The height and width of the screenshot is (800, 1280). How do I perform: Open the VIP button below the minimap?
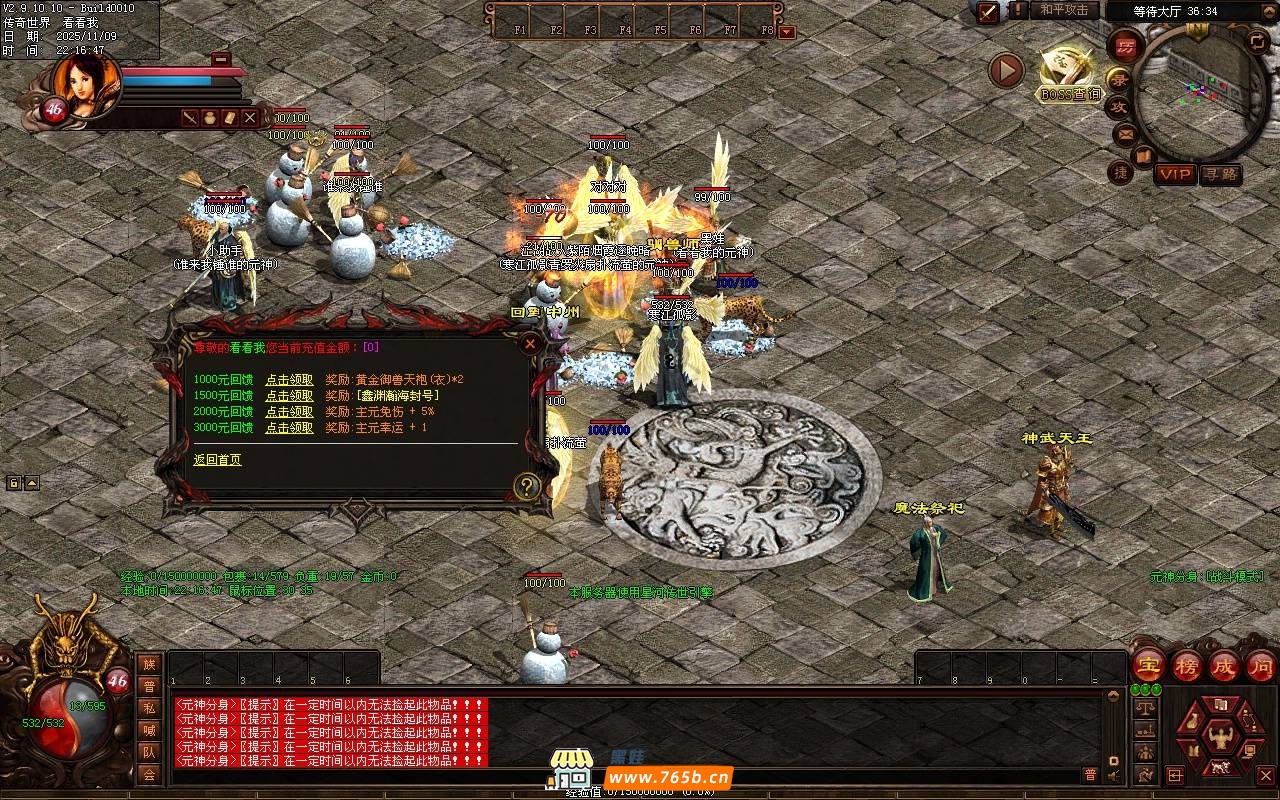click(x=1175, y=174)
